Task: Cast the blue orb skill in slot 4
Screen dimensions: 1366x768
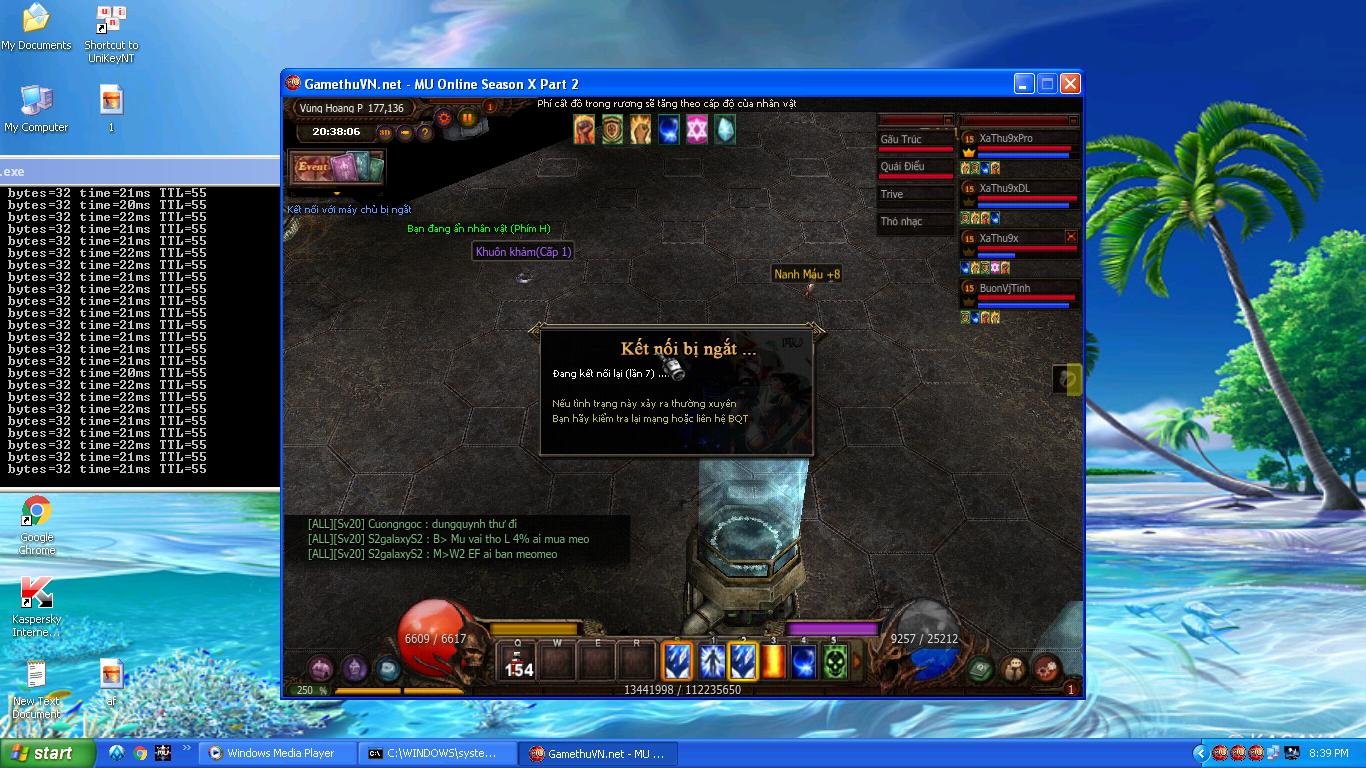Action: [804, 661]
